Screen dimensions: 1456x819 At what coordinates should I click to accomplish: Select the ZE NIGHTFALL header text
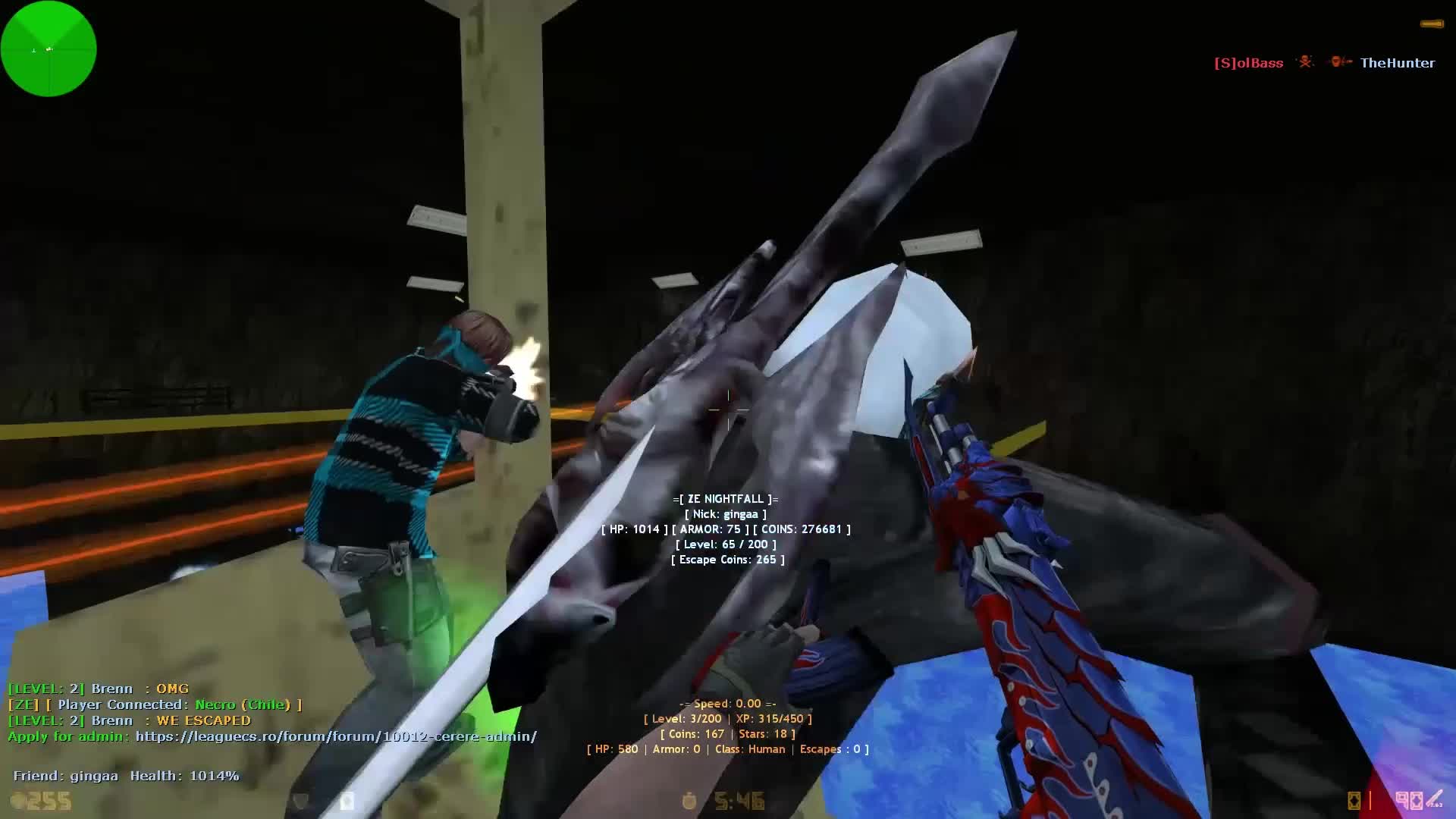click(727, 499)
